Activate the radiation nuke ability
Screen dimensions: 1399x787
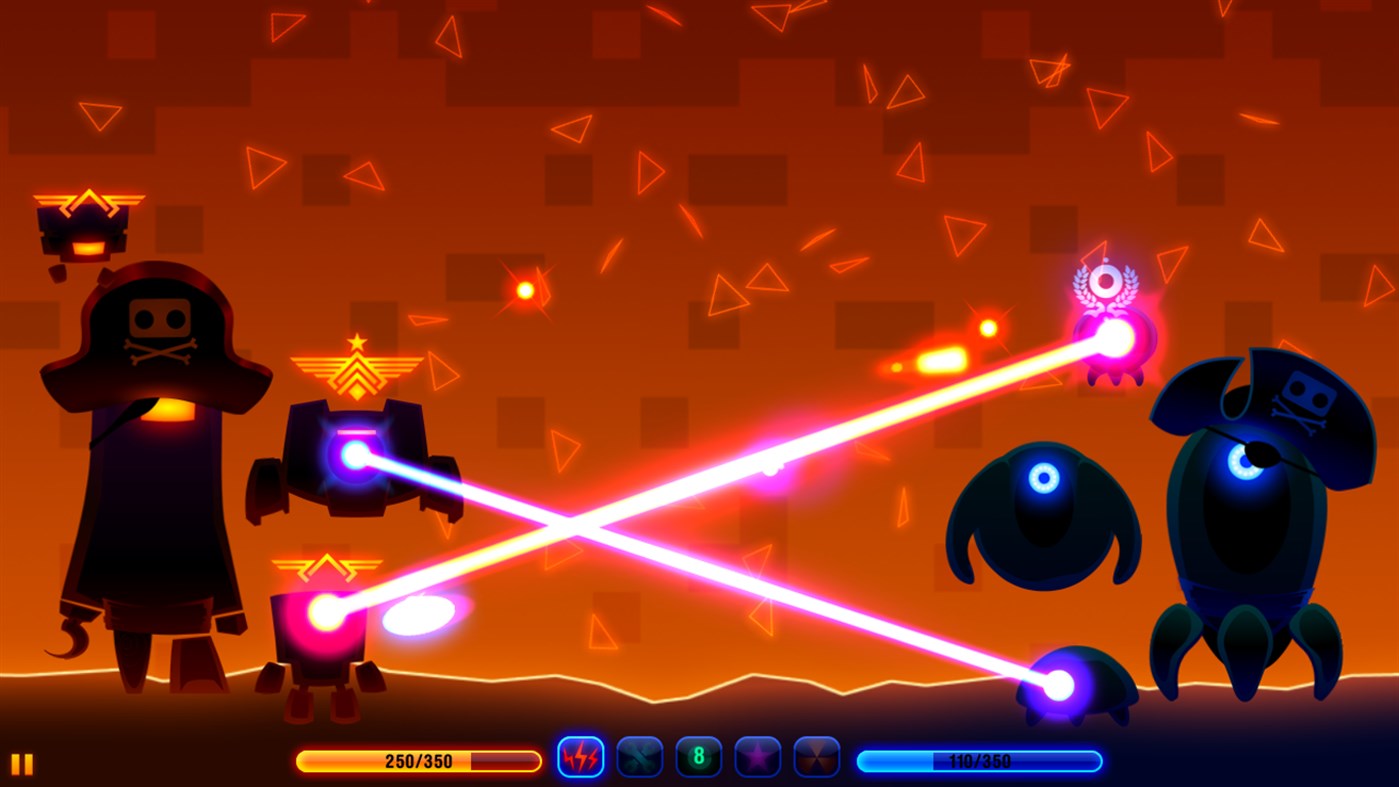point(816,758)
